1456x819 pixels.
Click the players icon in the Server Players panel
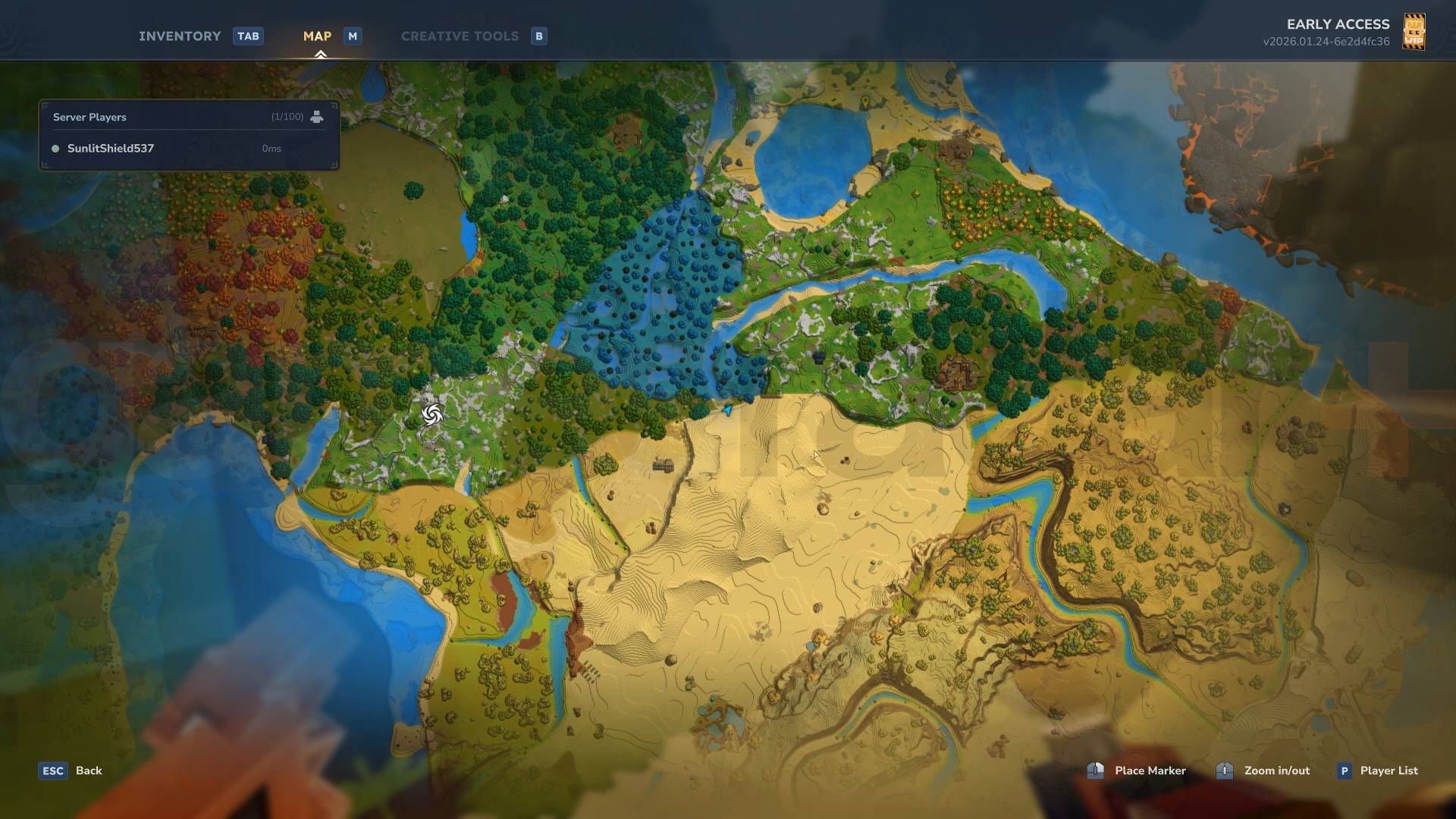316,116
